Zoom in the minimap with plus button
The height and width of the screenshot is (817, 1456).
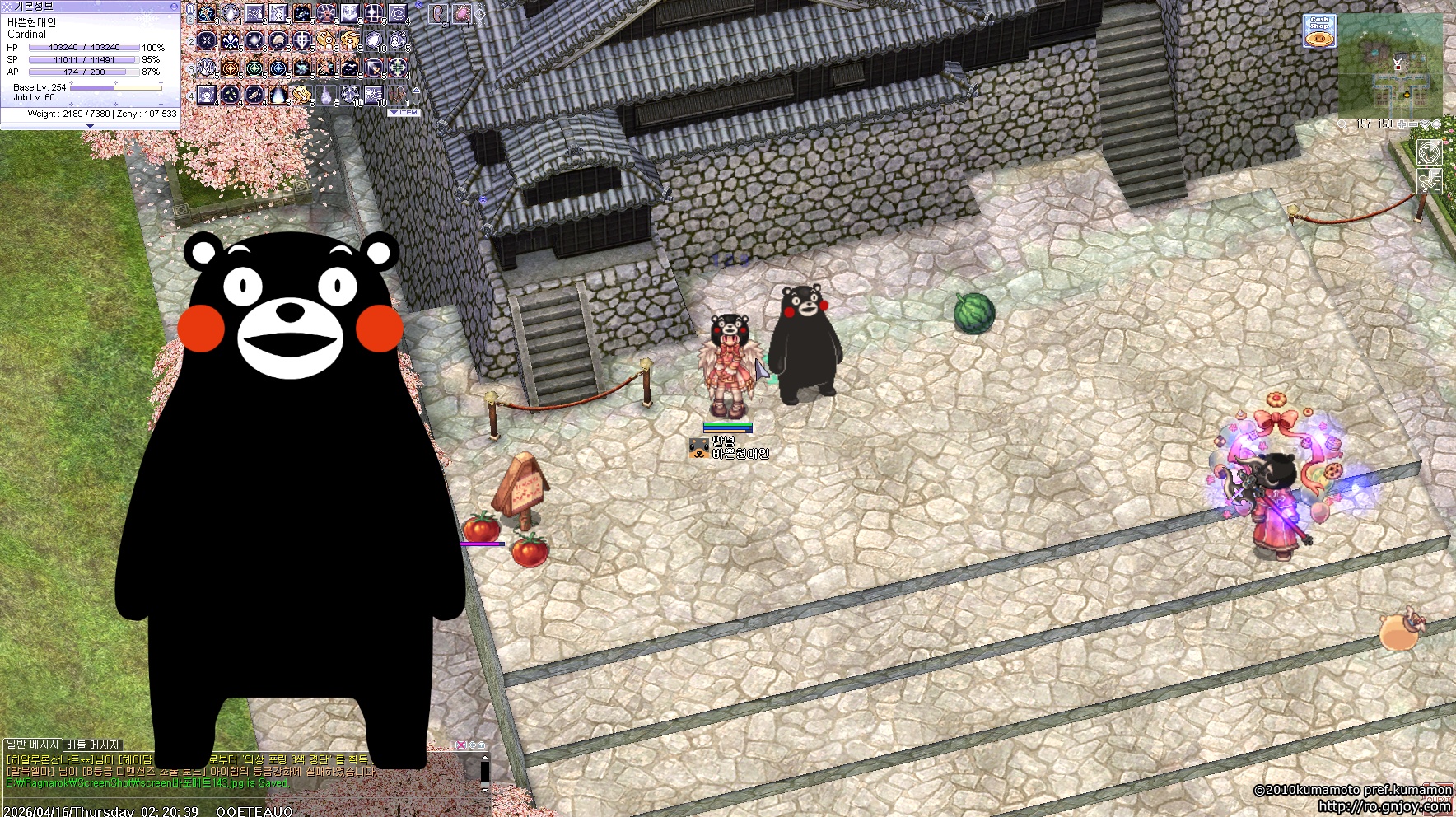click(1402, 124)
